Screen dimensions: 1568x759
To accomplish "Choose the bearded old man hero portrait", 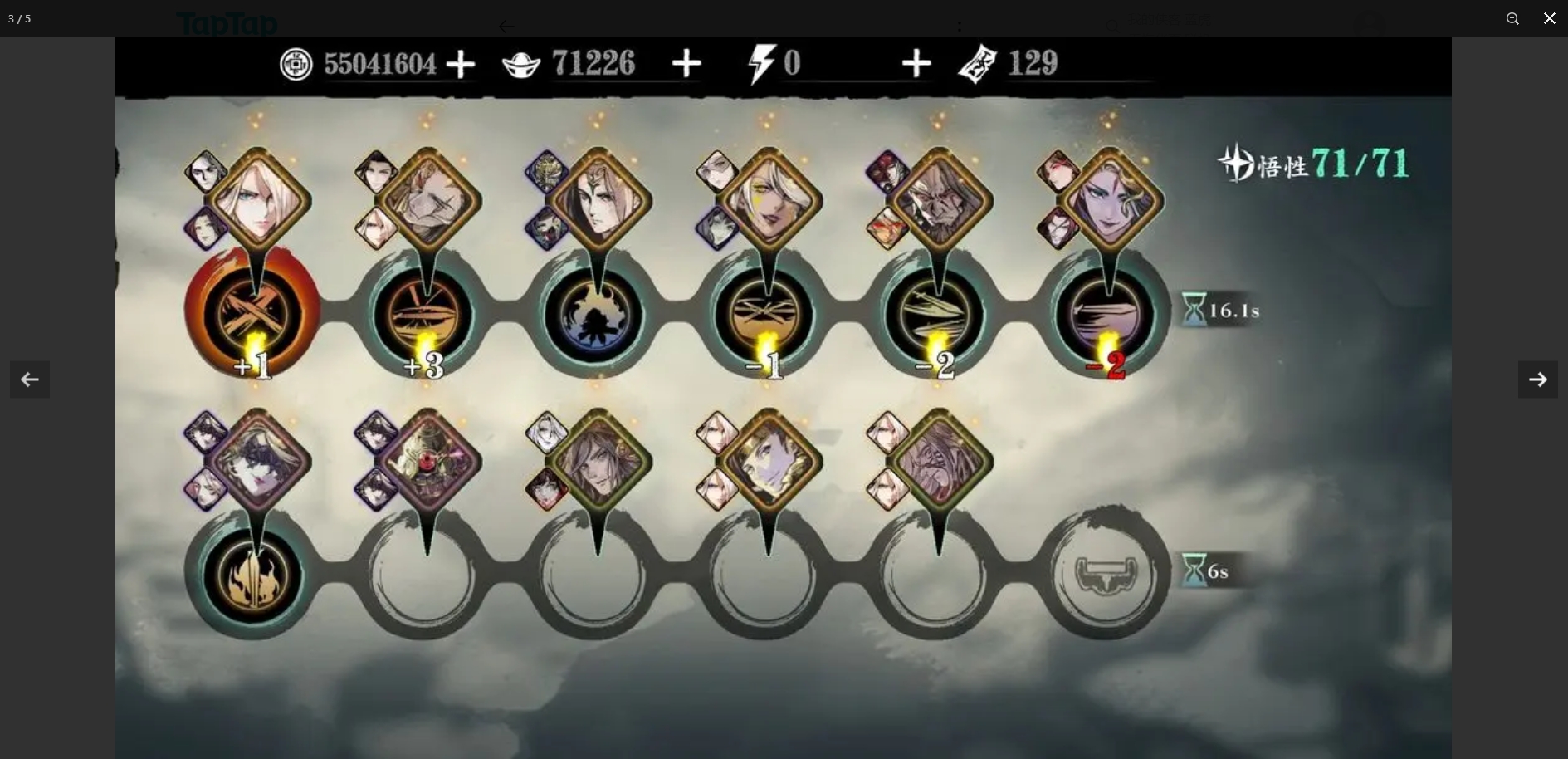I will click(x=940, y=200).
